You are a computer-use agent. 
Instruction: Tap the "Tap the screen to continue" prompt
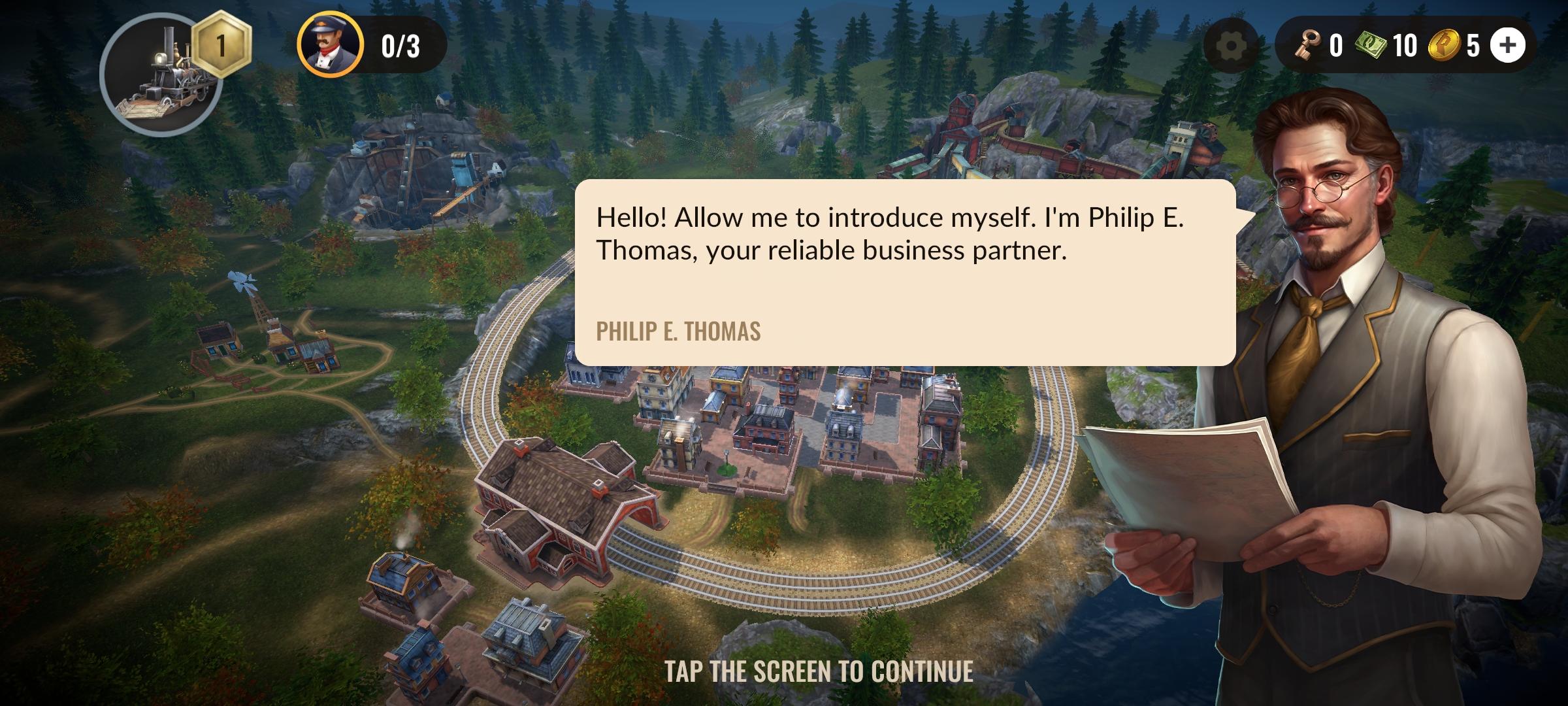tap(819, 672)
